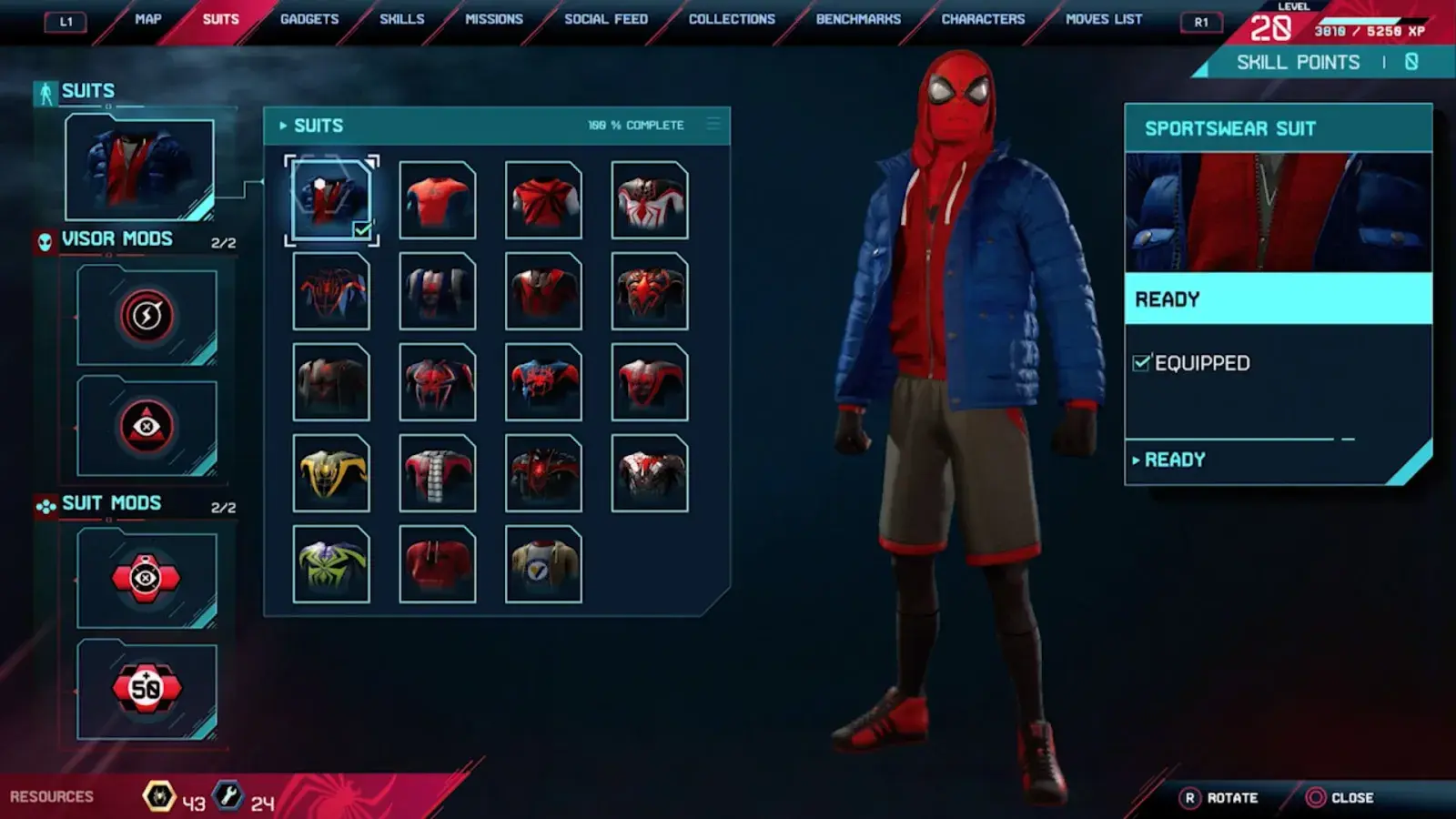
Task: Open the lightning bolt visor mod slot
Action: tap(147, 316)
